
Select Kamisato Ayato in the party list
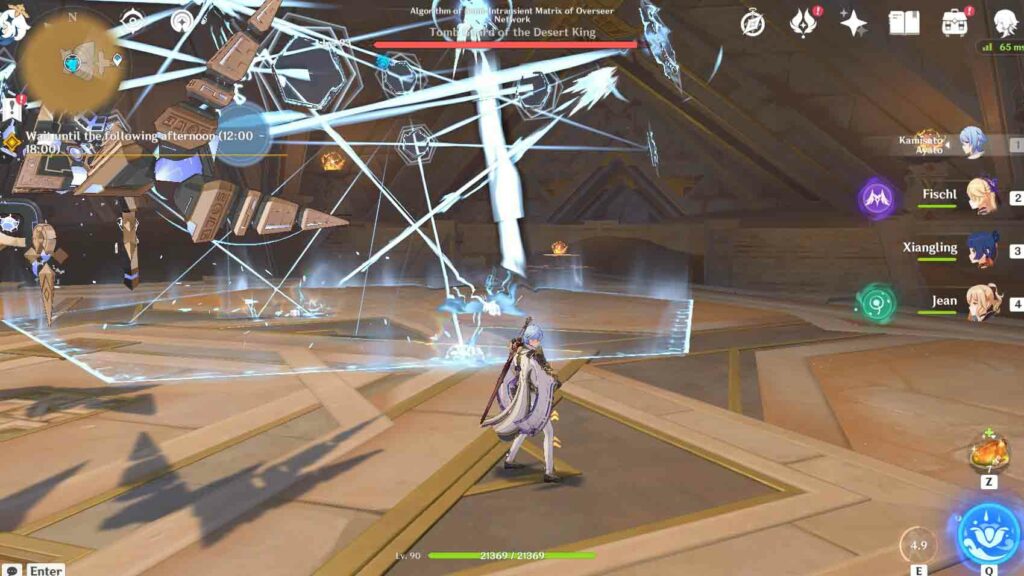[971, 142]
